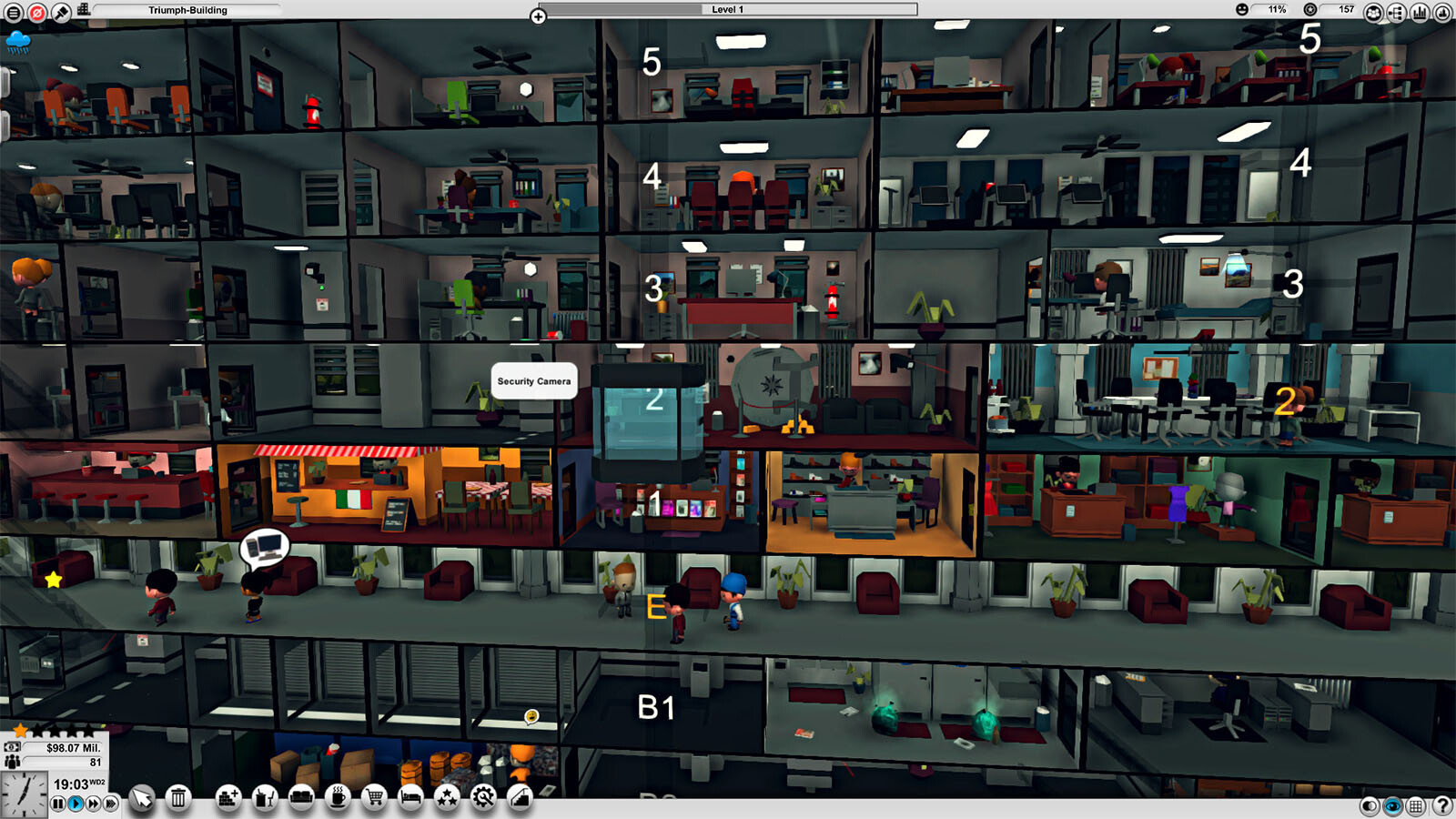
Task: Open the brick wall construction menu
Action: [x=228, y=798]
